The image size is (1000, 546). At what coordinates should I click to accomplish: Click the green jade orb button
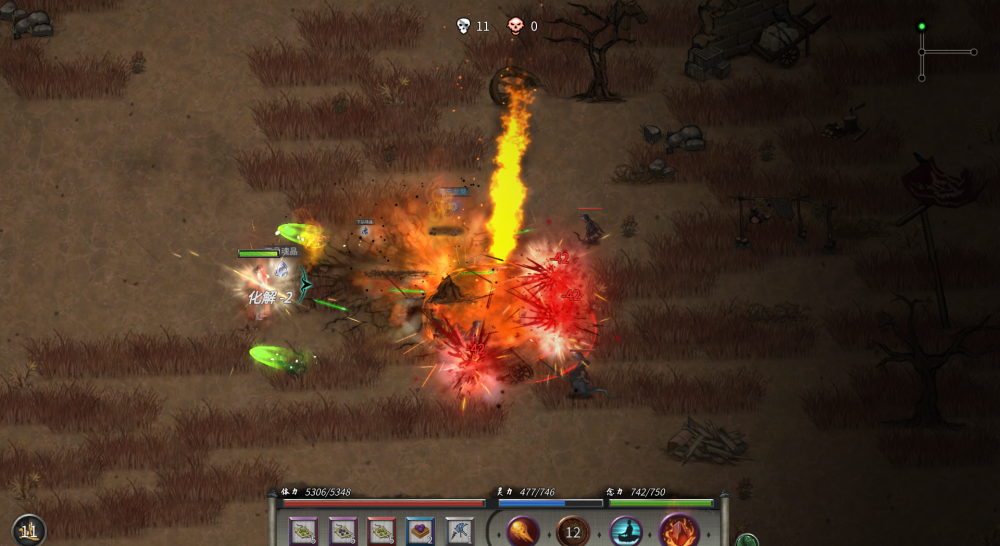[746, 540]
